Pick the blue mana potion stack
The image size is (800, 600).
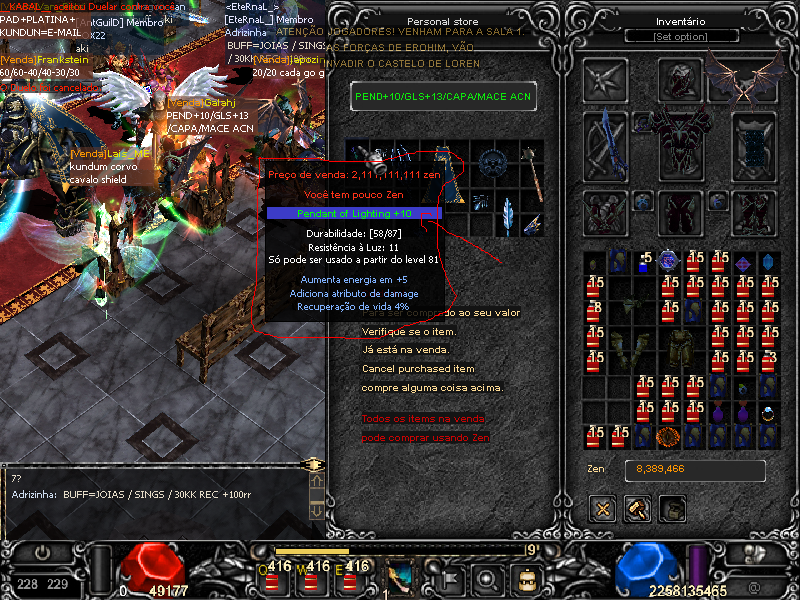coord(644,261)
